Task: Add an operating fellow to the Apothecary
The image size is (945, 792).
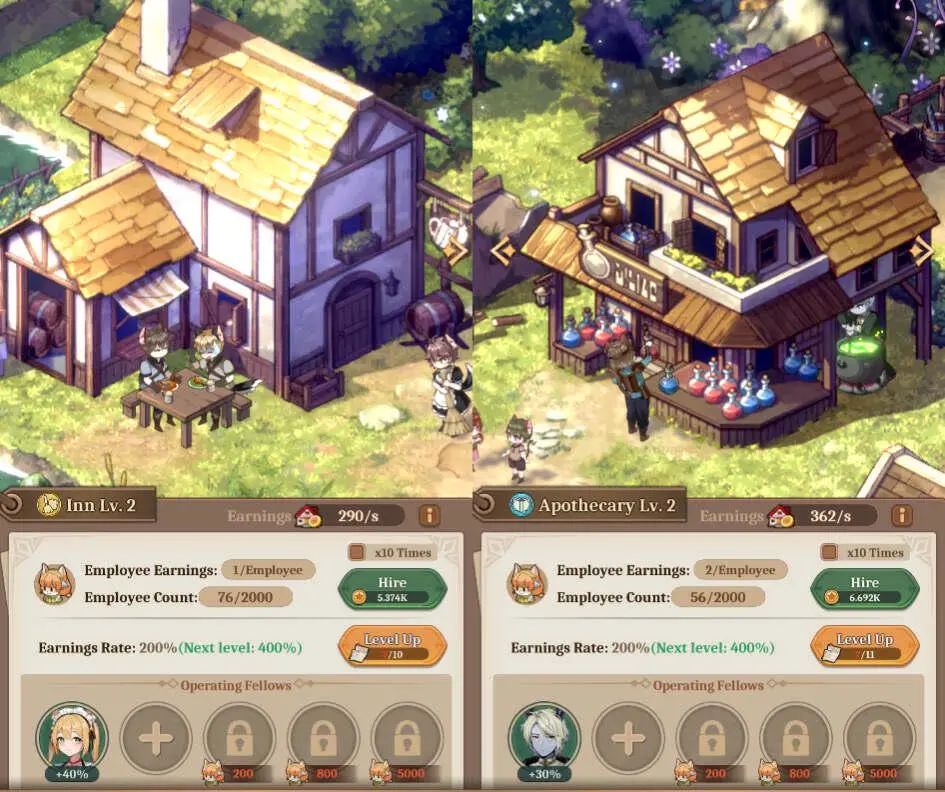Action: pyautogui.click(x=628, y=739)
